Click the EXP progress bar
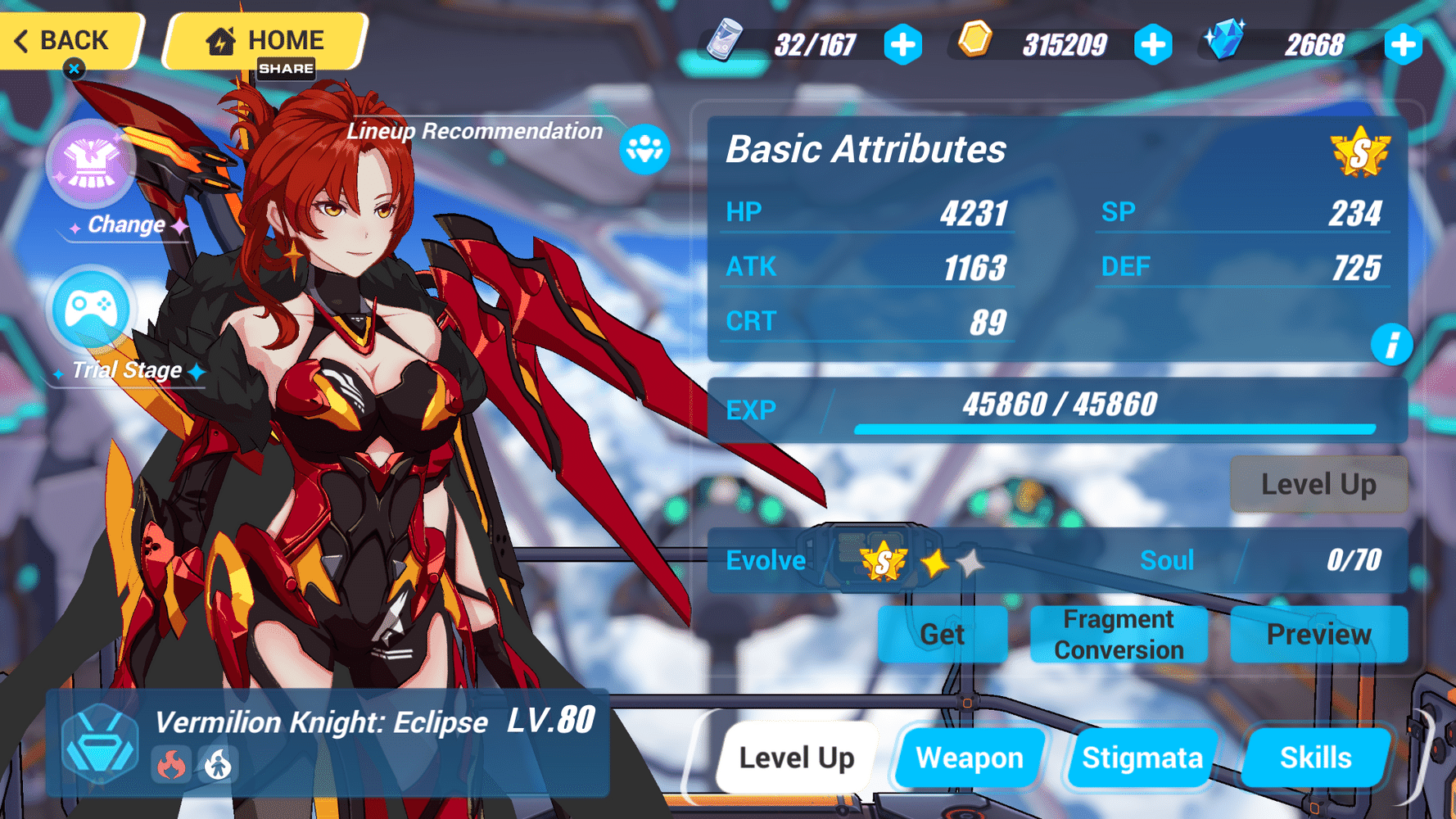The width and height of the screenshot is (1456, 819). (x=1114, y=427)
